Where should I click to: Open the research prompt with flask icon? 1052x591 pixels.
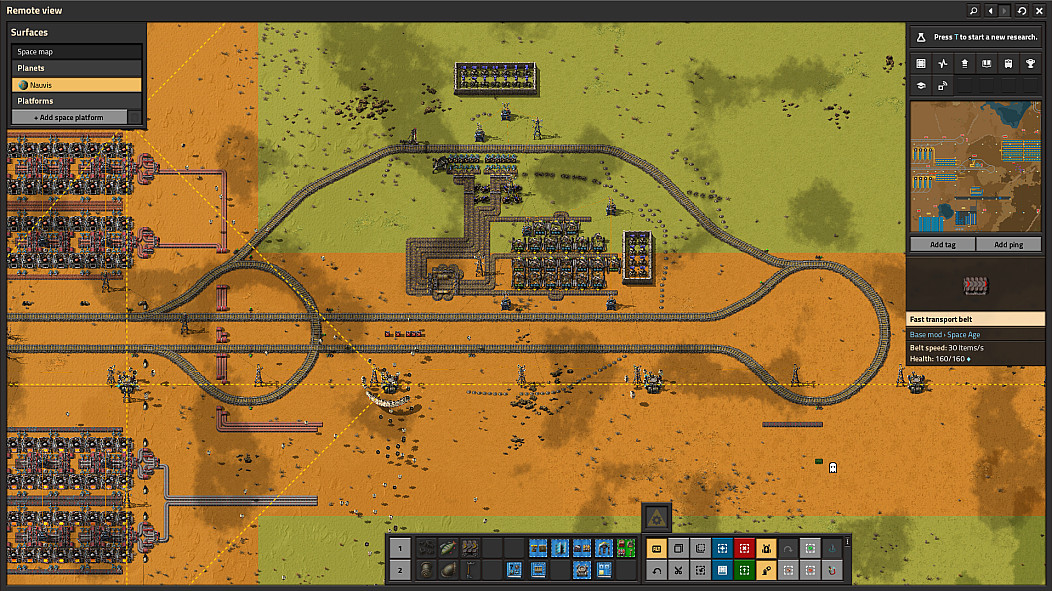(977, 37)
